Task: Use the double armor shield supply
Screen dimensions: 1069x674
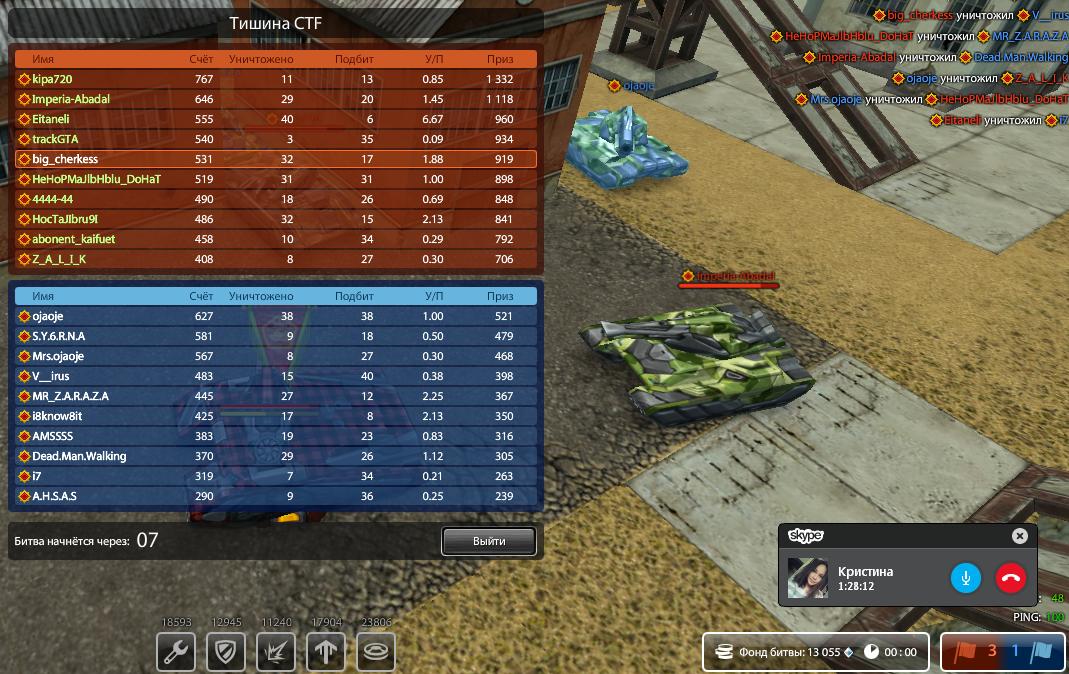Action: click(226, 653)
